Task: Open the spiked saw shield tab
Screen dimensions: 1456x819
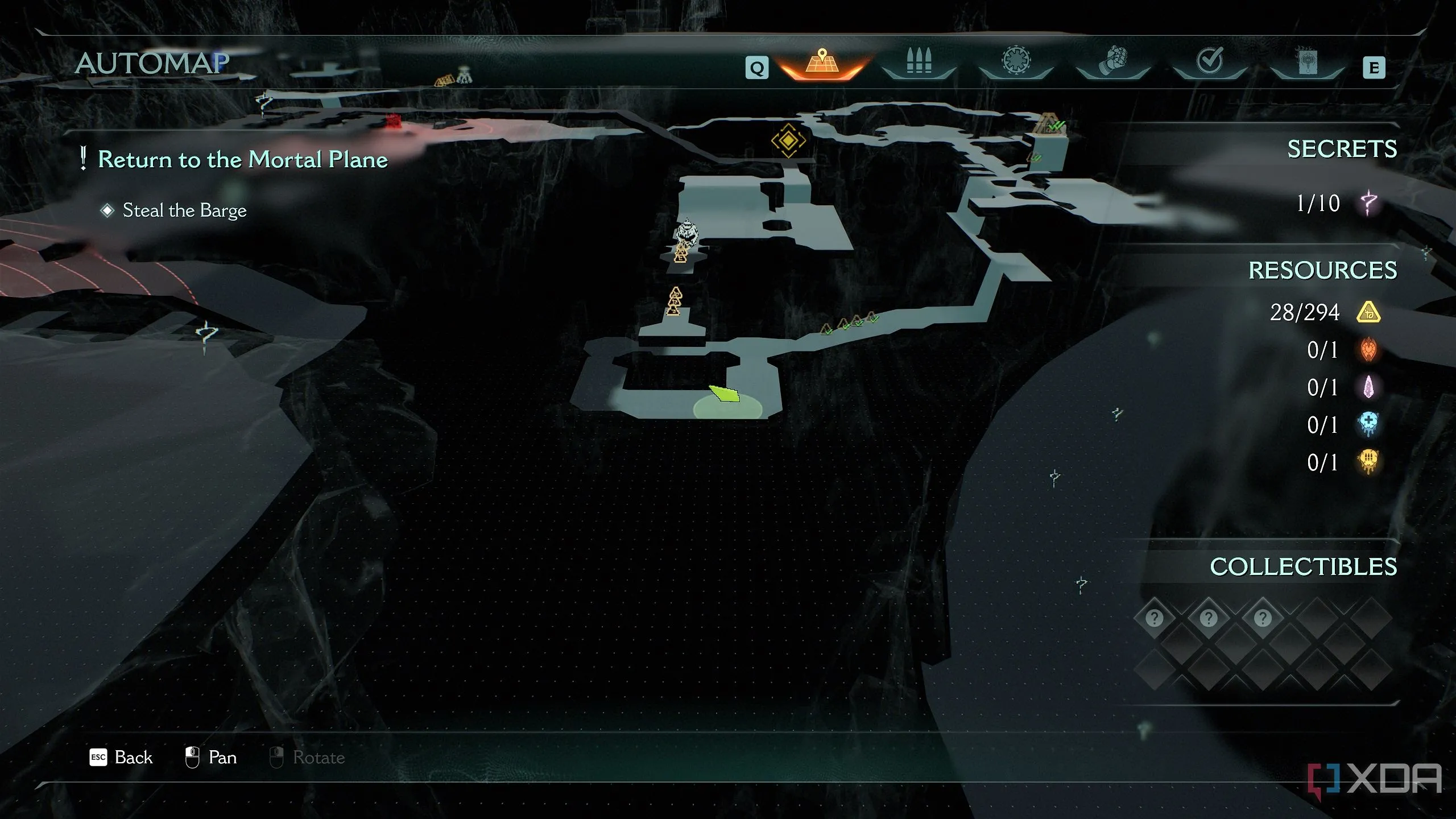Action: click(x=1016, y=60)
